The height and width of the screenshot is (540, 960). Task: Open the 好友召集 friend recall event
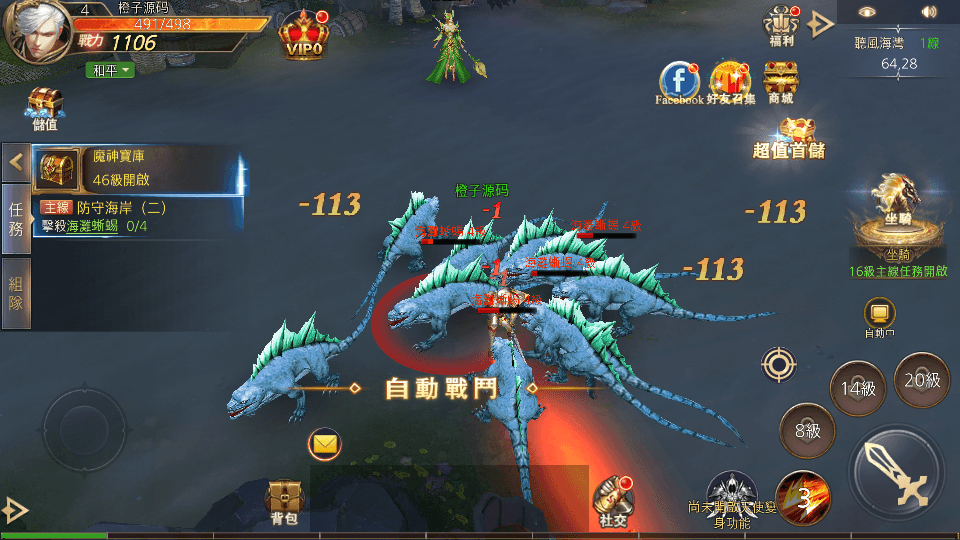[x=730, y=80]
